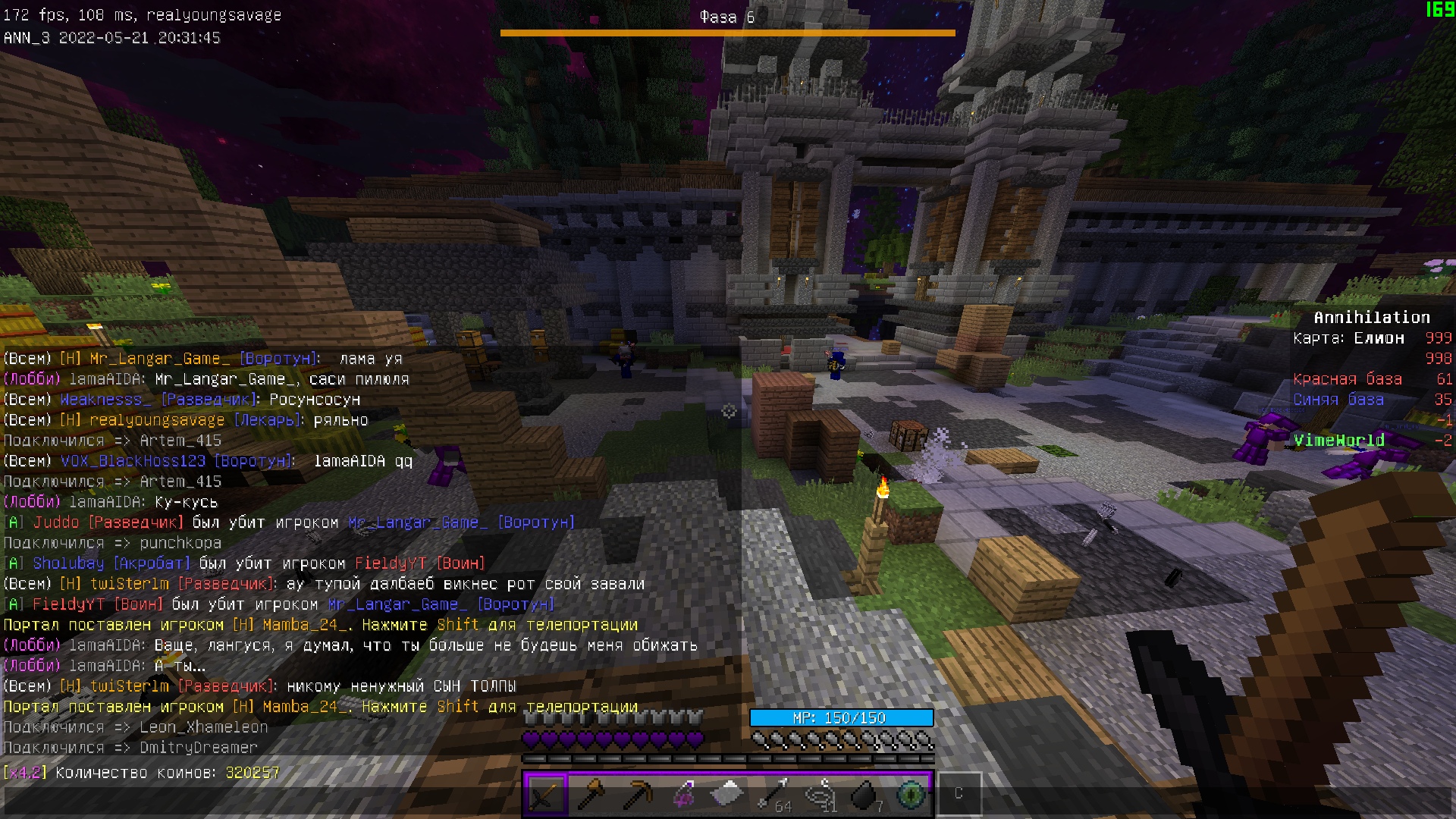This screenshot has width=1456, height=819.
Task: Choose the wooden pickaxe slot
Action: (x=637, y=794)
